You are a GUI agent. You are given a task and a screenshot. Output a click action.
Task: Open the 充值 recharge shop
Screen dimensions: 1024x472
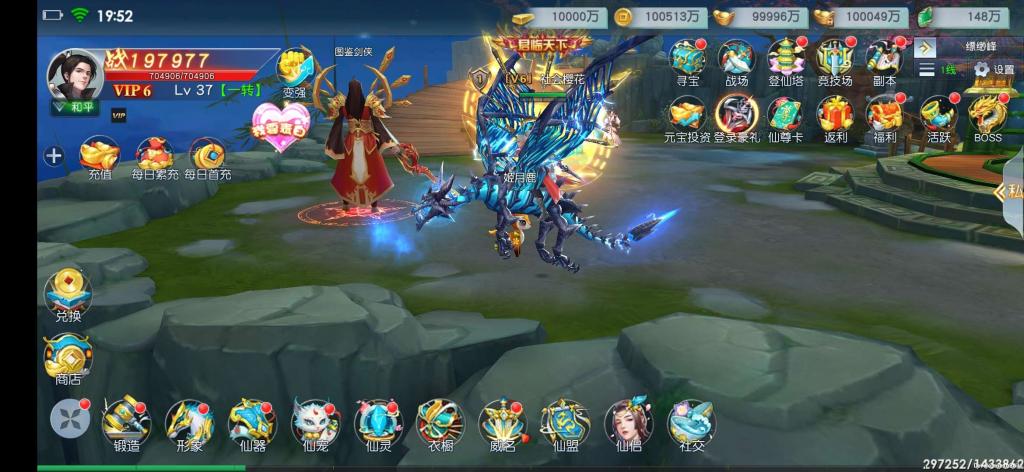pos(100,155)
